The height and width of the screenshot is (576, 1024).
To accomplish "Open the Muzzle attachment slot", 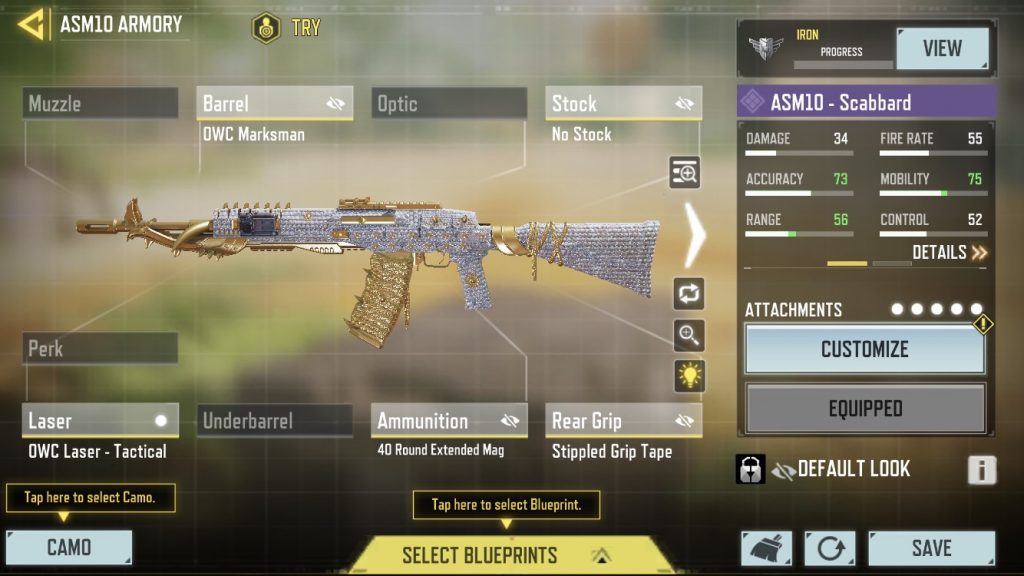I will pyautogui.click(x=100, y=103).
